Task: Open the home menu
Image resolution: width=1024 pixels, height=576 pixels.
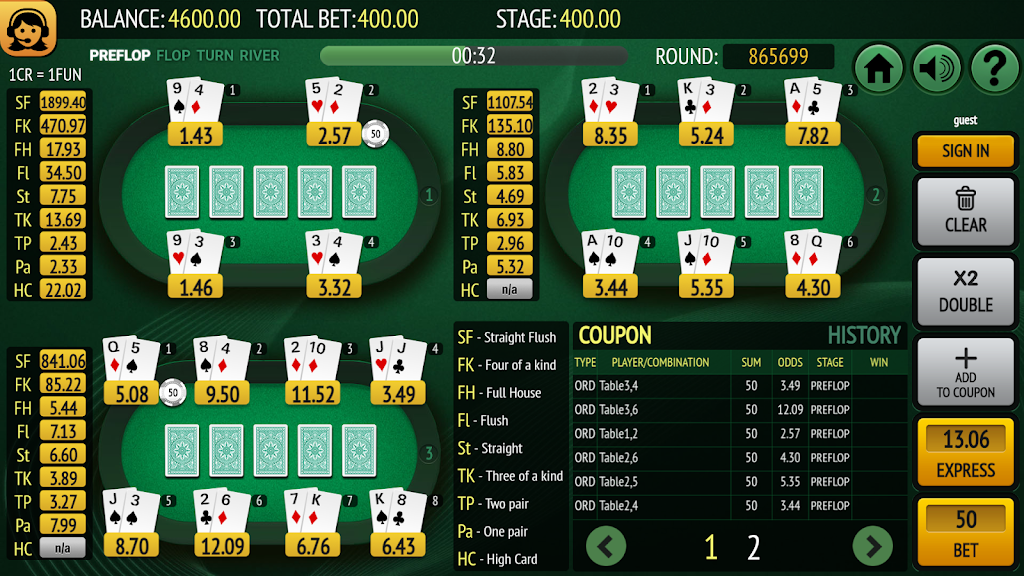Action: click(x=879, y=69)
